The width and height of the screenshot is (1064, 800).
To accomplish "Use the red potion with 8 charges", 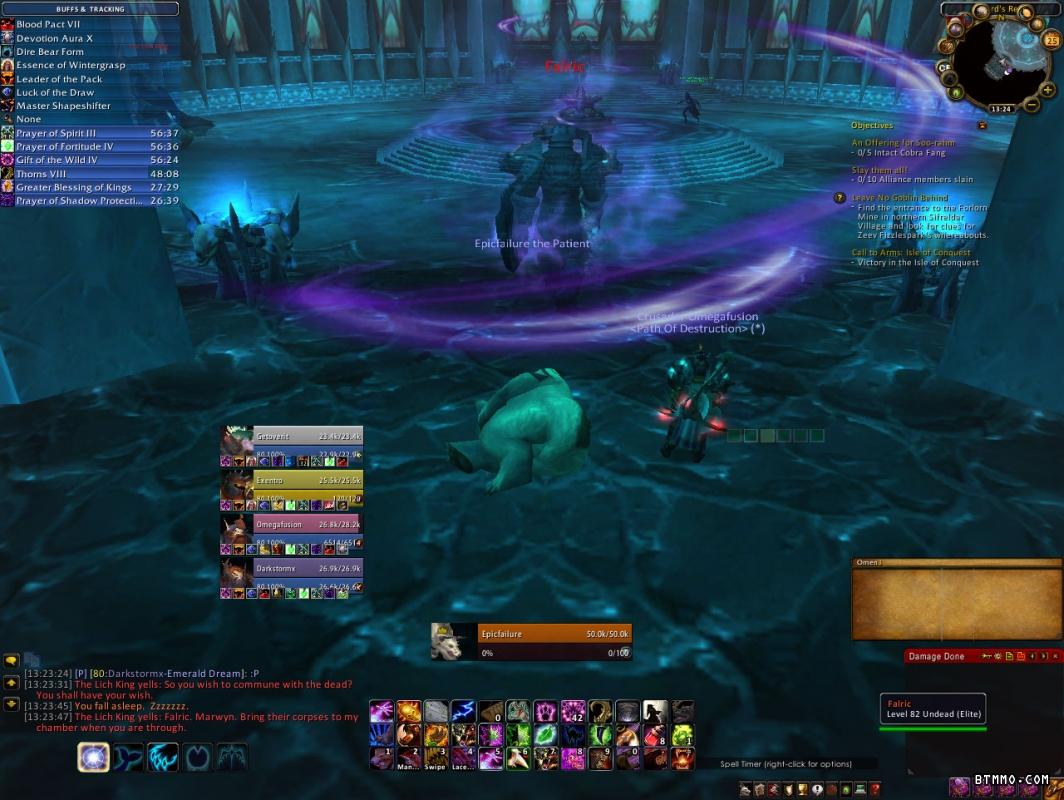I will click(654, 735).
